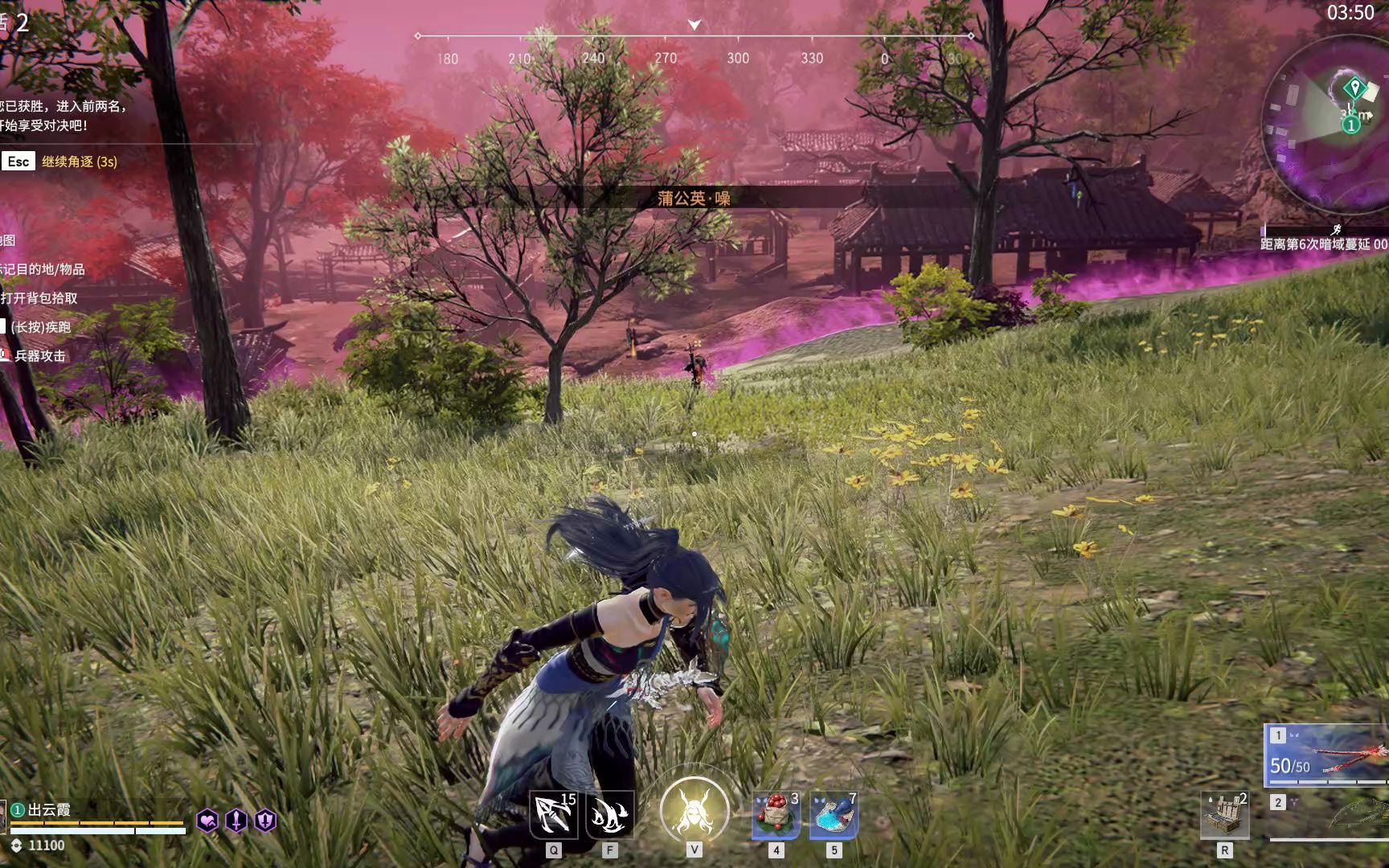Click the armor repair kit on key R
The width and height of the screenshot is (1389, 868).
tap(1225, 813)
